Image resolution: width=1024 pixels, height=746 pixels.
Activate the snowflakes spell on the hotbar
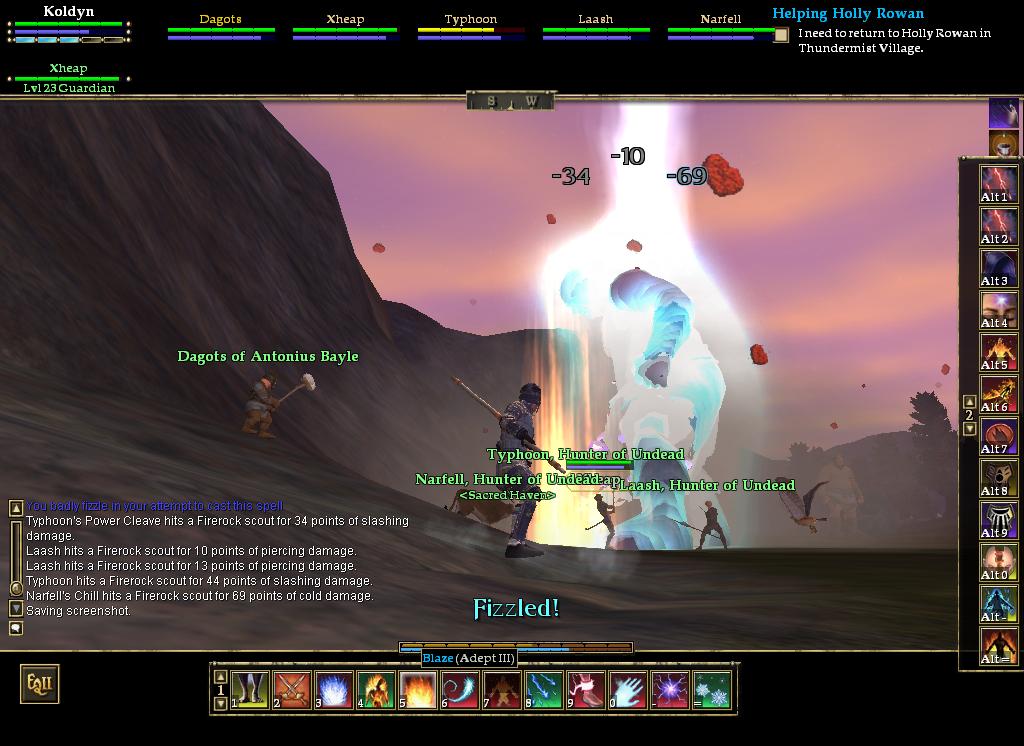pos(712,690)
